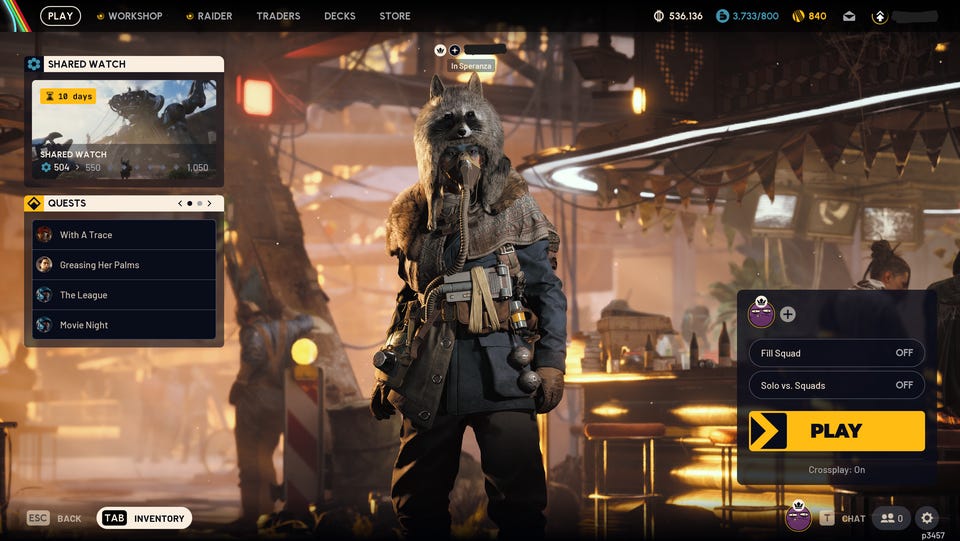The image size is (960, 541).
Task: Go back with the Back button
Action: [x=55, y=518]
